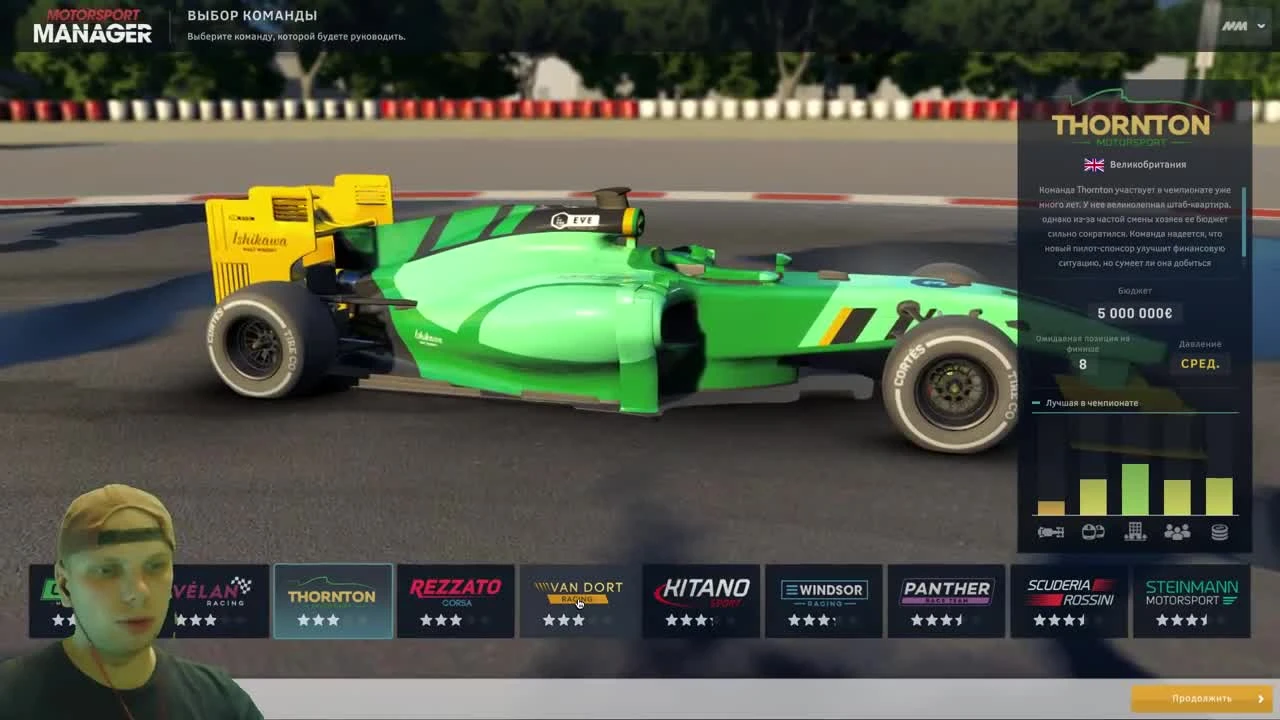The width and height of the screenshot is (1280, 720).
Task: Switch selection to Kitano Sport team
Action: [700, 600]
